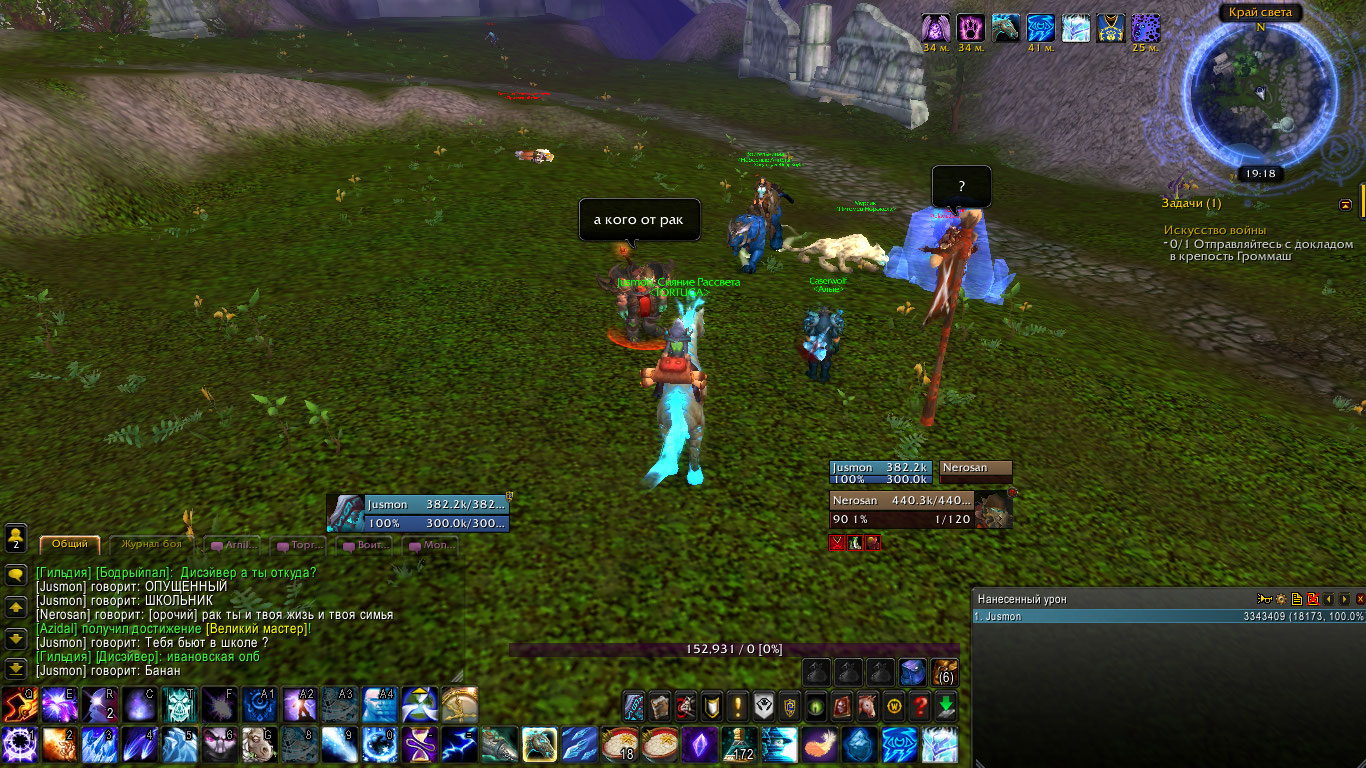Switch to the Общий chat tab
Viewport: 1366px width, 768px height.
point(70,544)
